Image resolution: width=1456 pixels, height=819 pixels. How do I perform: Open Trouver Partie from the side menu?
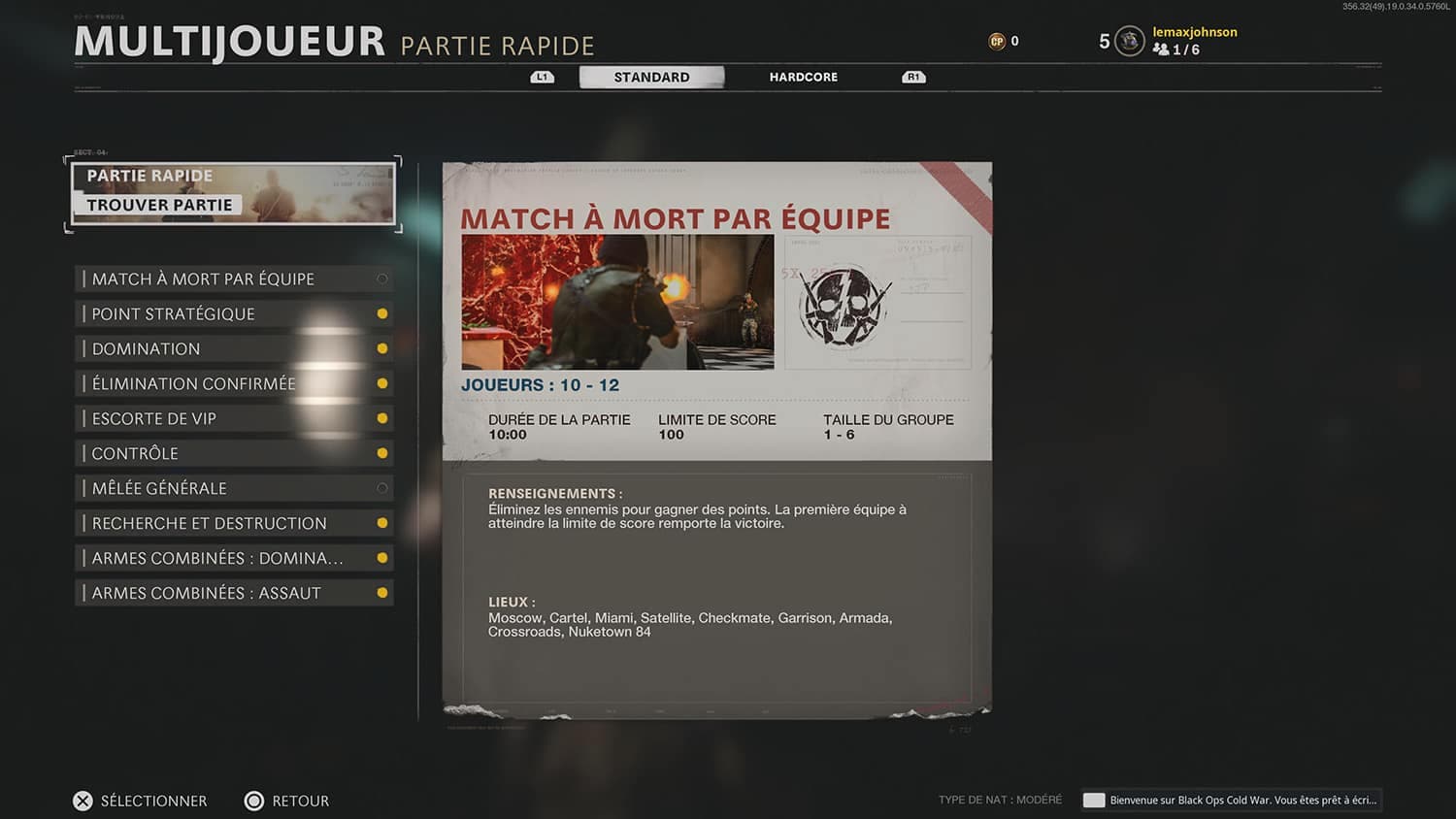[x=159, y=204]
